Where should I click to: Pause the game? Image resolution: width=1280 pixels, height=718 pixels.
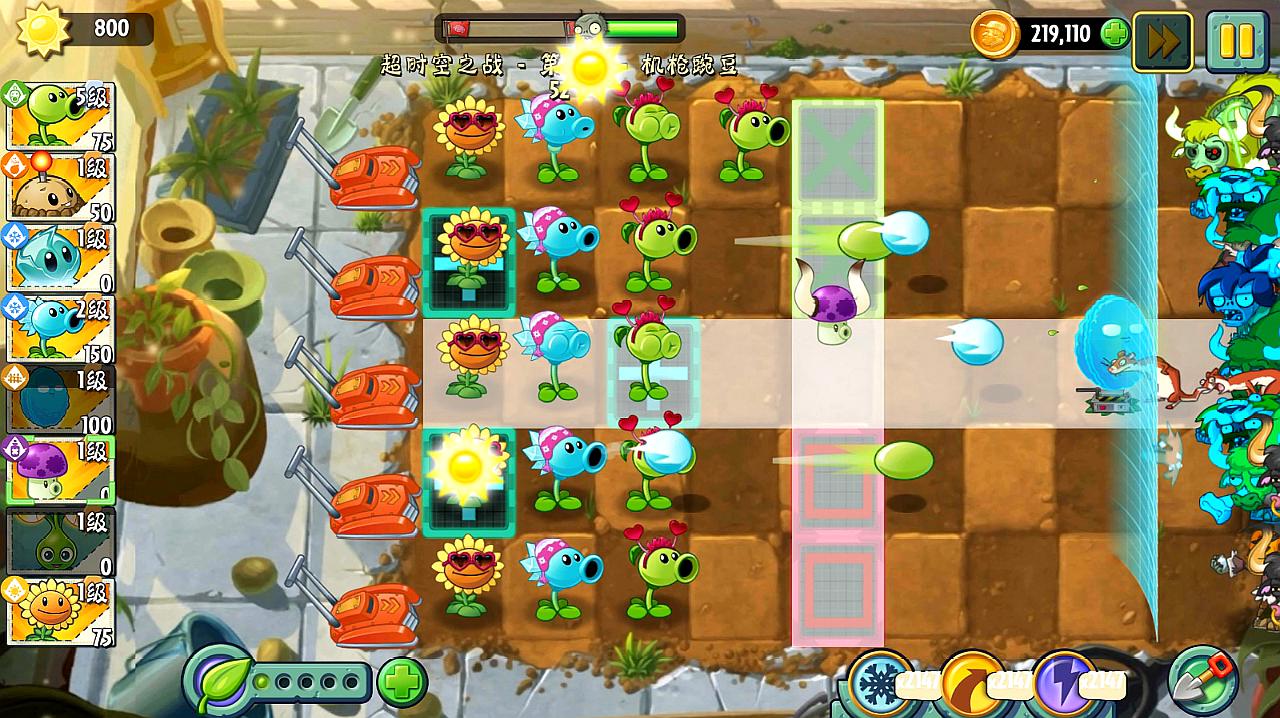click(x=1236, y=41)
